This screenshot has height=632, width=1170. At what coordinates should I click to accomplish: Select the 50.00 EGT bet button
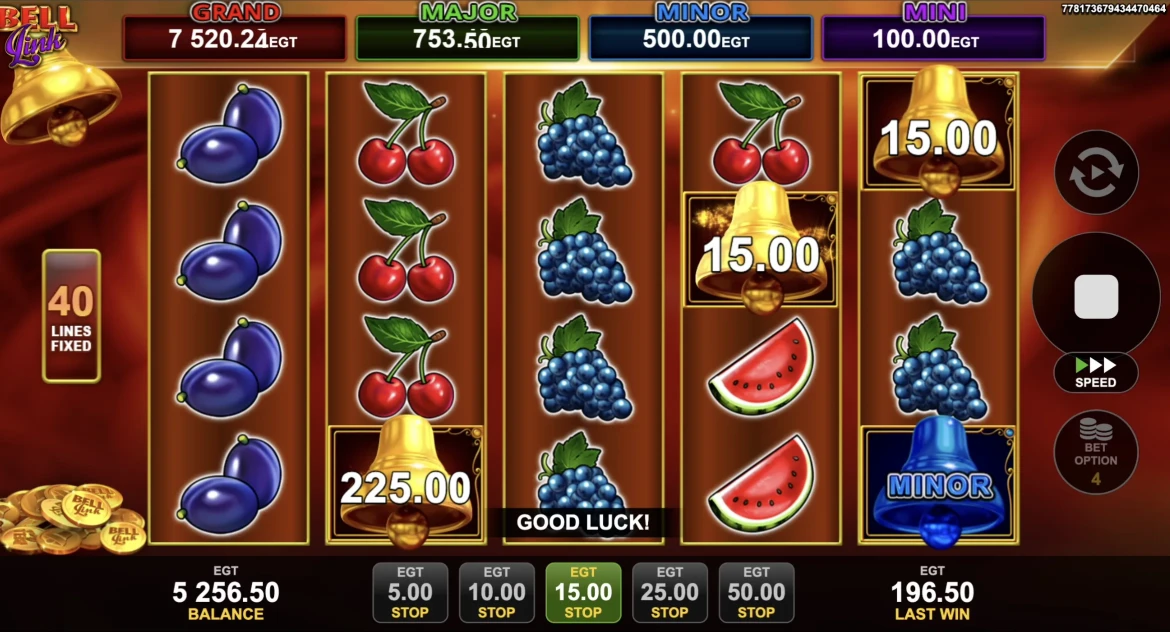pos(756,592)
